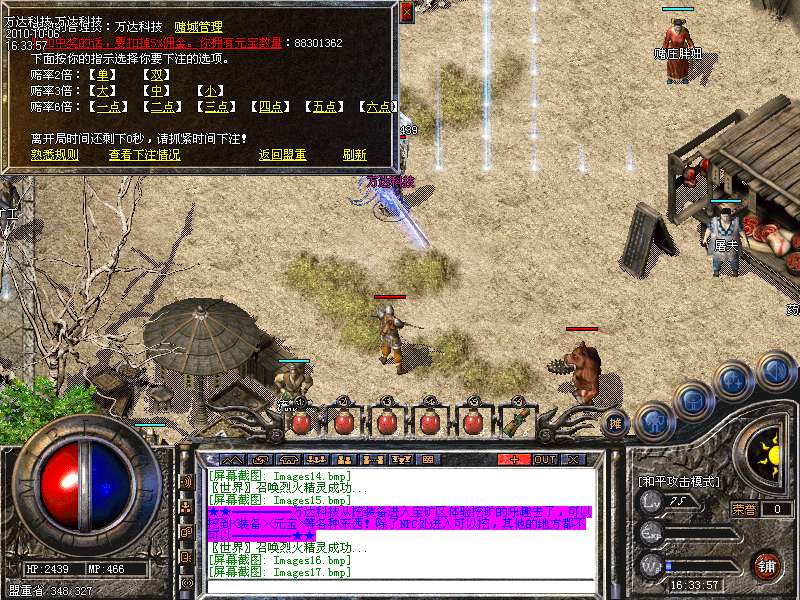
Task: Pick the 三点 (three pips) bet
Action: pyautogui.click(x=216, y=107)
